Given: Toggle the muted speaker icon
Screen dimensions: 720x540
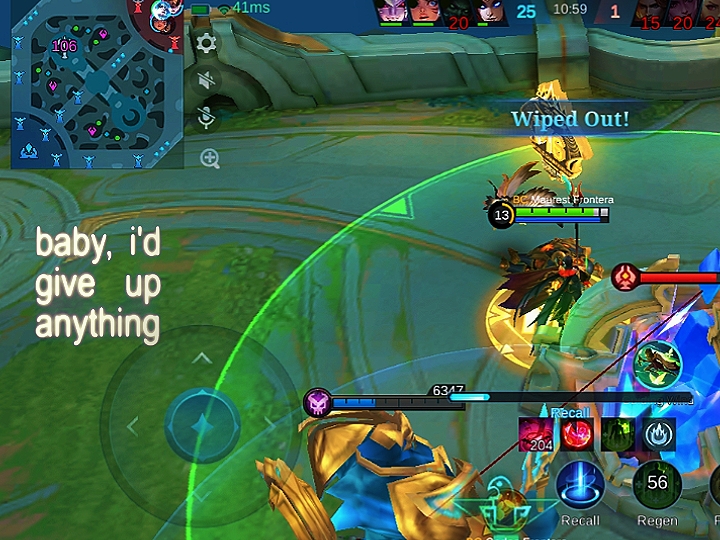Looking at the screenshot, I should [207, 81].
